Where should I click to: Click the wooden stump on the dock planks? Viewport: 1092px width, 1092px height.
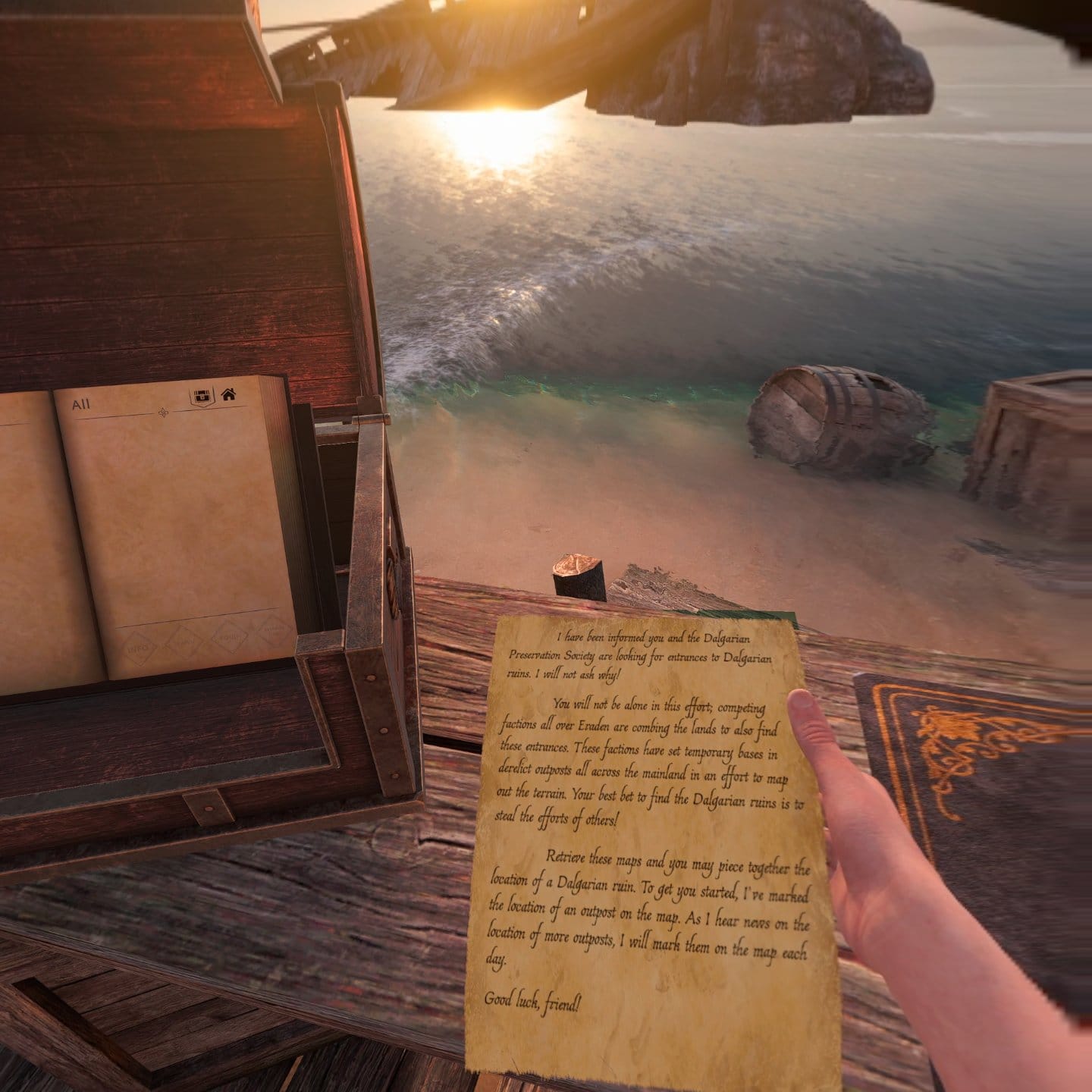576,576
